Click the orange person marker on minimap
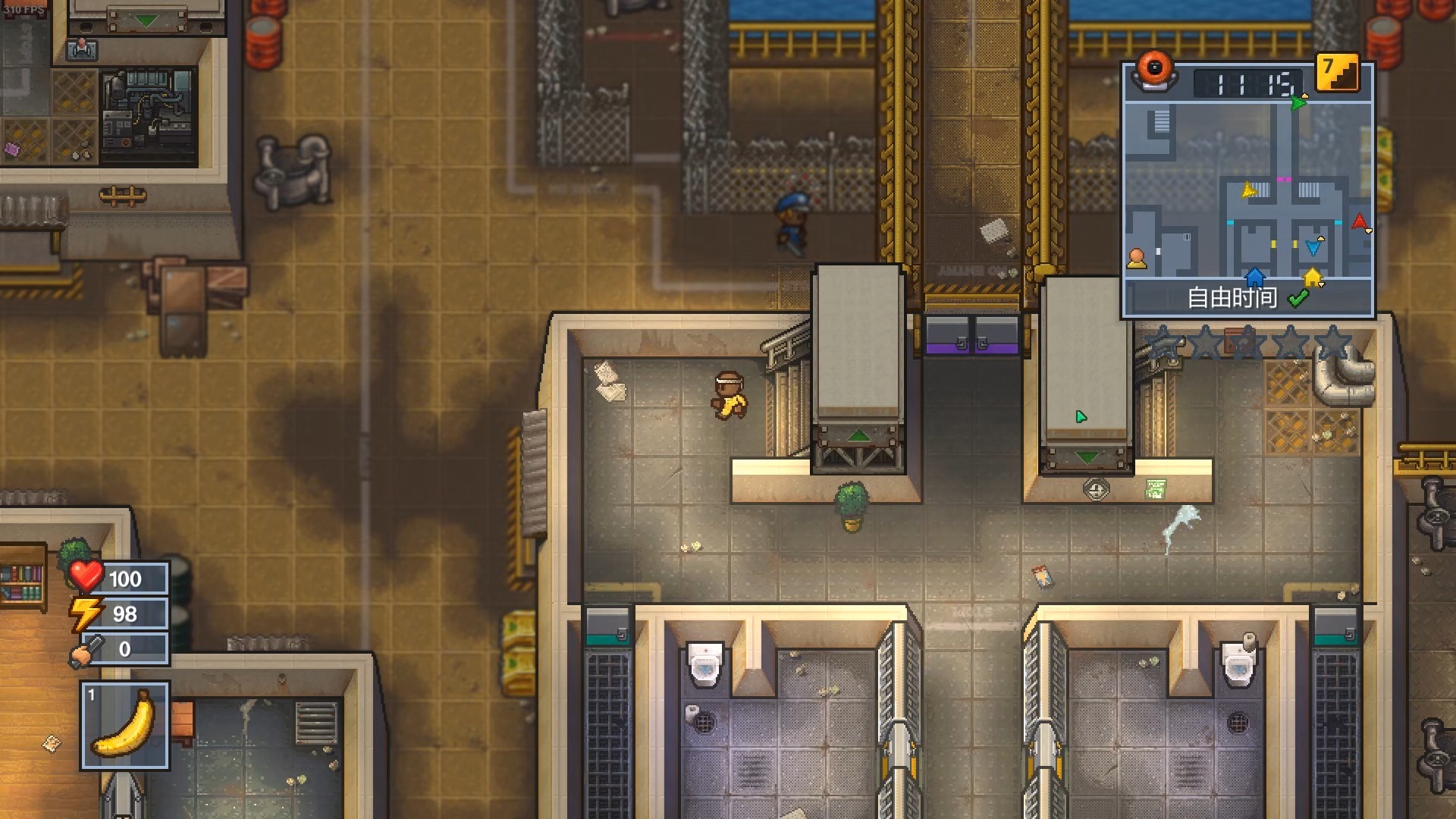Screen dimensions: 1456x819 pos(1136,259)
